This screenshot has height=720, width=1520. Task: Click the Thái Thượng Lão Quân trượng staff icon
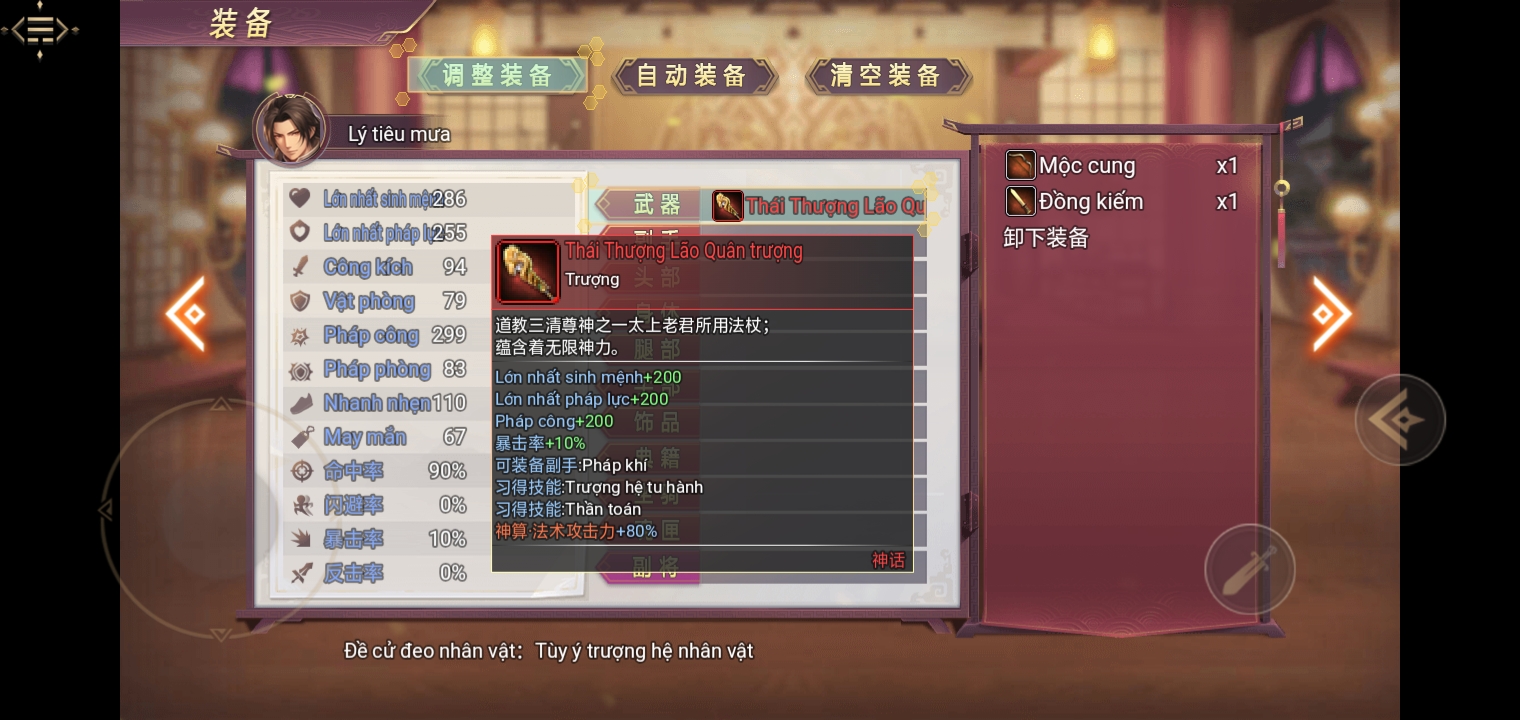coord(527,272)
